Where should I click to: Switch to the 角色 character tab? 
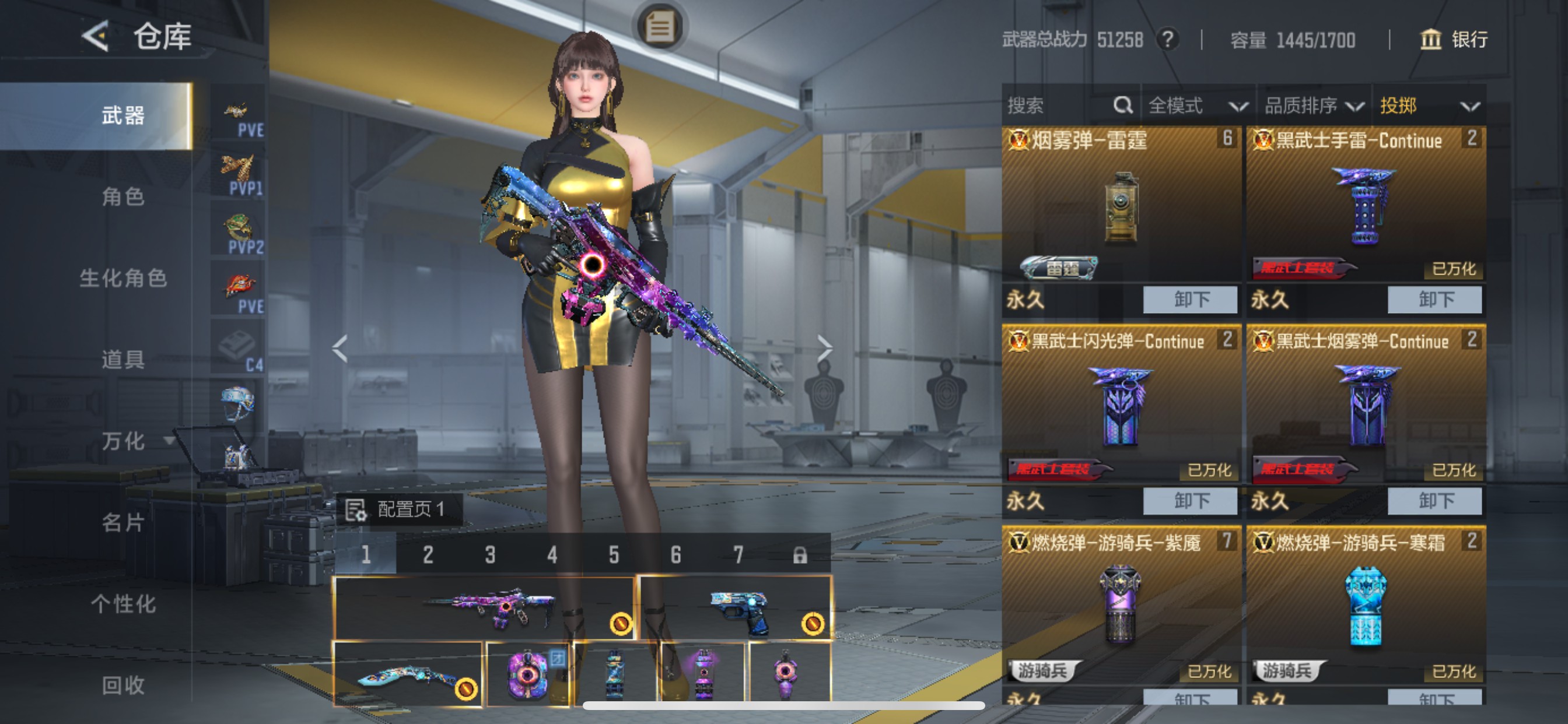[123, 196]
